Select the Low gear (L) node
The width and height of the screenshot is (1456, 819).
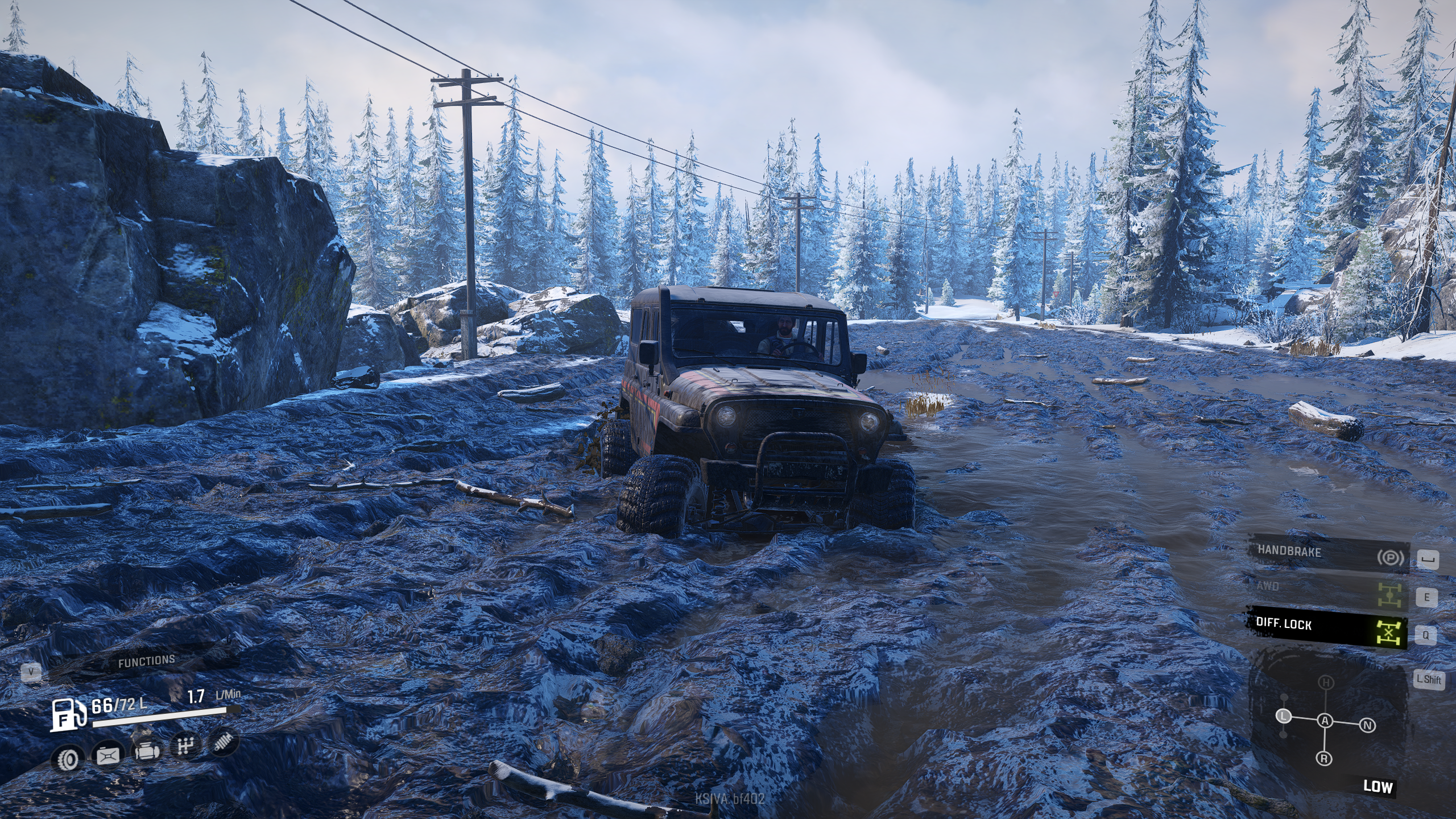point(1284,716)
